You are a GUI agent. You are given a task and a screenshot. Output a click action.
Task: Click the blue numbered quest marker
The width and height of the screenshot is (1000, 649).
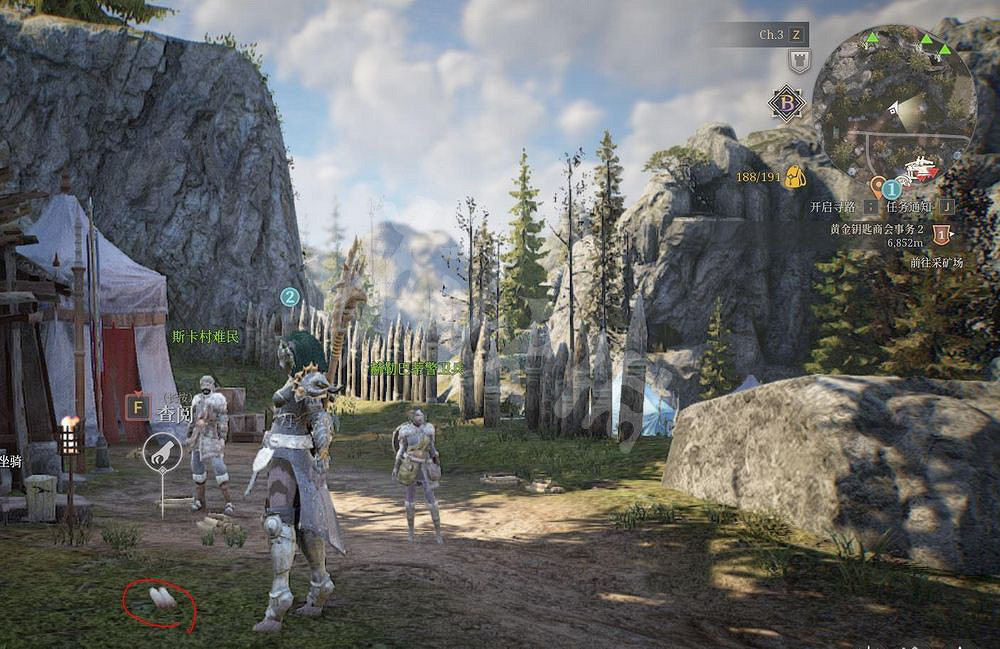(x=891, y=187)
